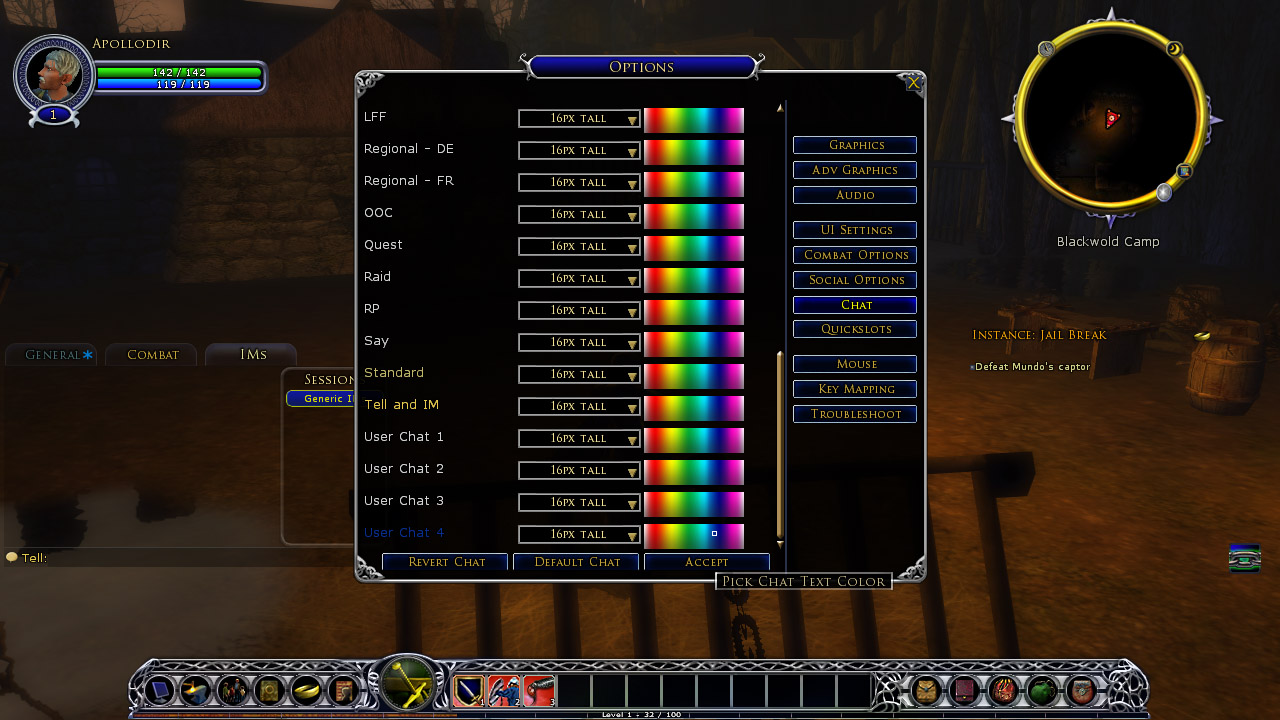The width and height of the screenshot is (1280, 720).
Task: Select the Social Options section
Action: click(855, 280)
